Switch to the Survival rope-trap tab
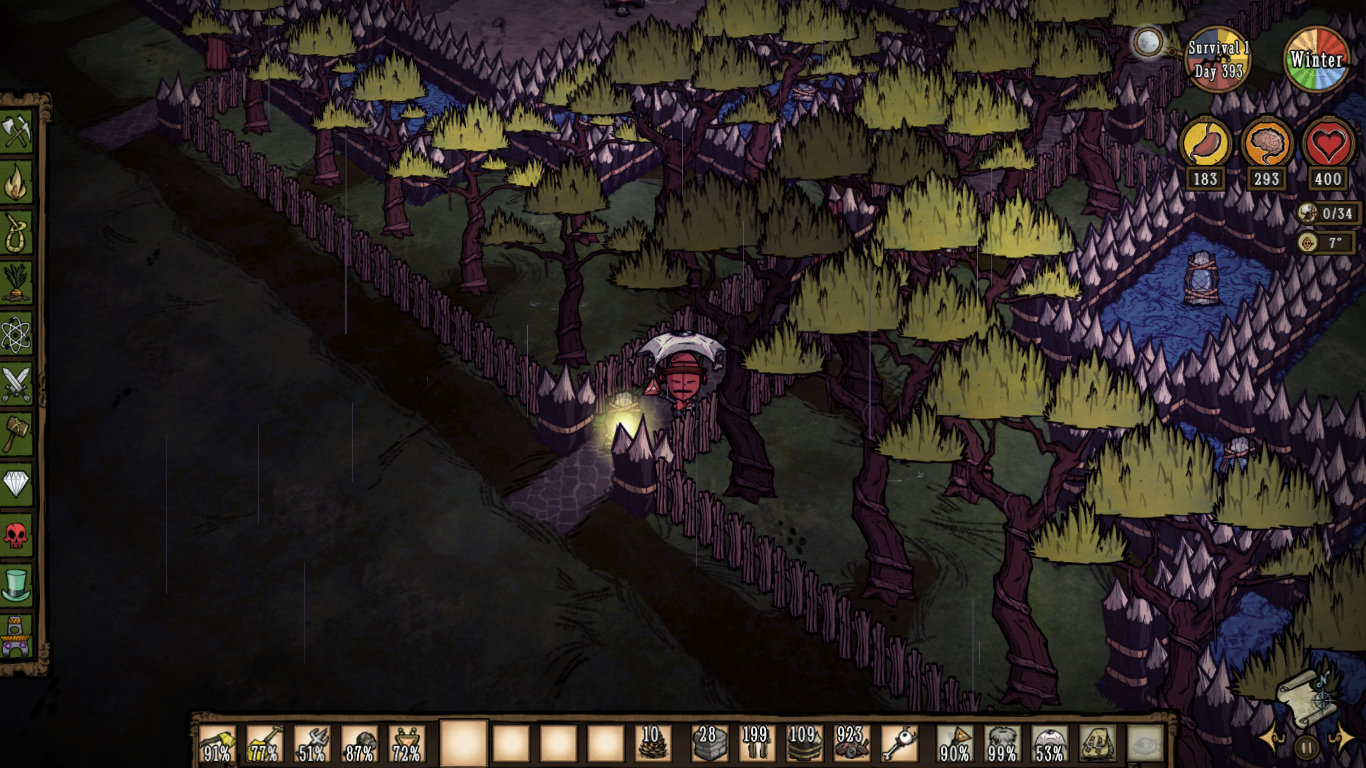Screen dimensions: 1366x768 (16, 232)
